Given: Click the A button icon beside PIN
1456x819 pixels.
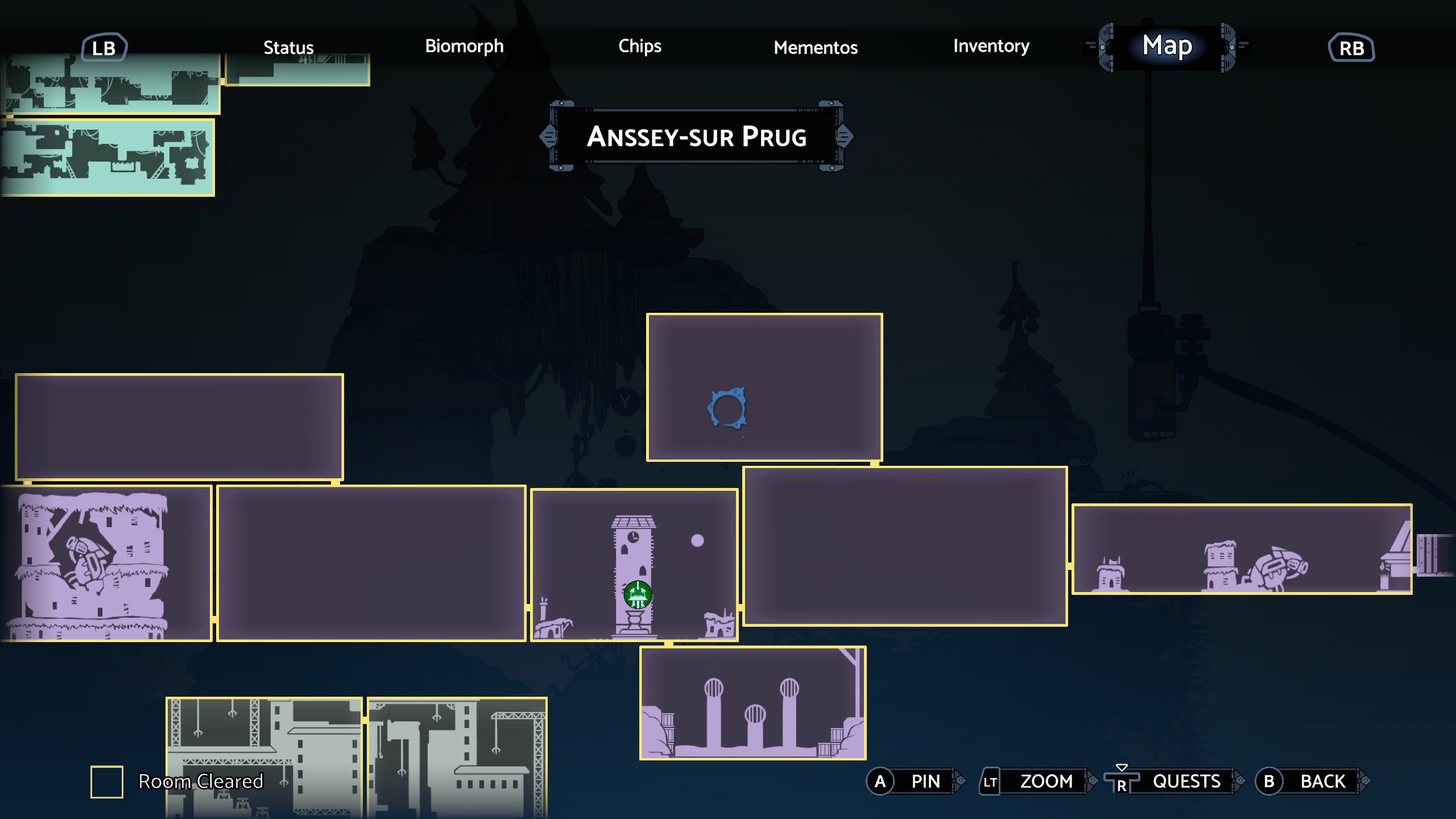Looking at the screenshot, I should click(880, 781).
